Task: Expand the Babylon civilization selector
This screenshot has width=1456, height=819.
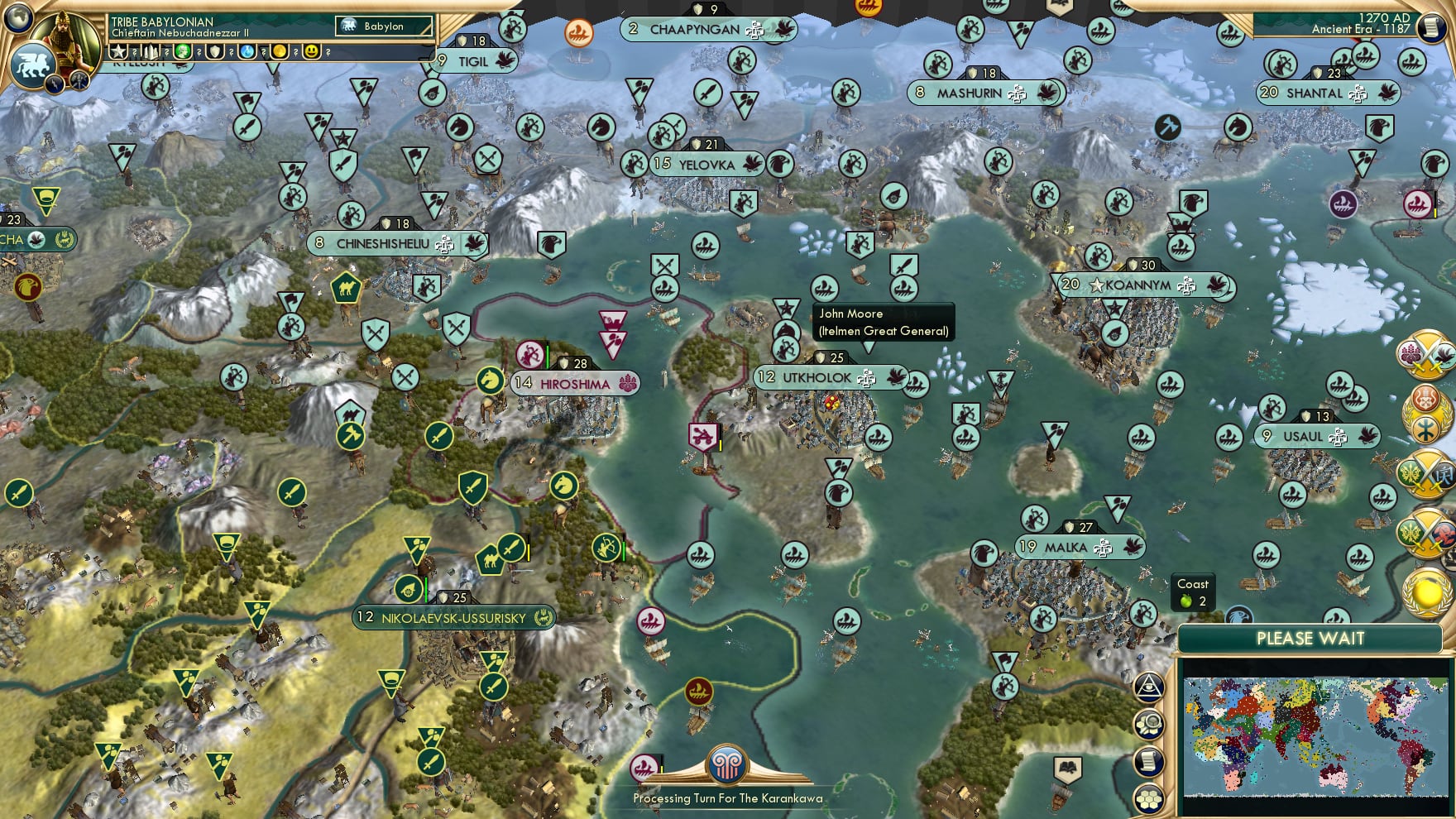Action: pos(385,26)
